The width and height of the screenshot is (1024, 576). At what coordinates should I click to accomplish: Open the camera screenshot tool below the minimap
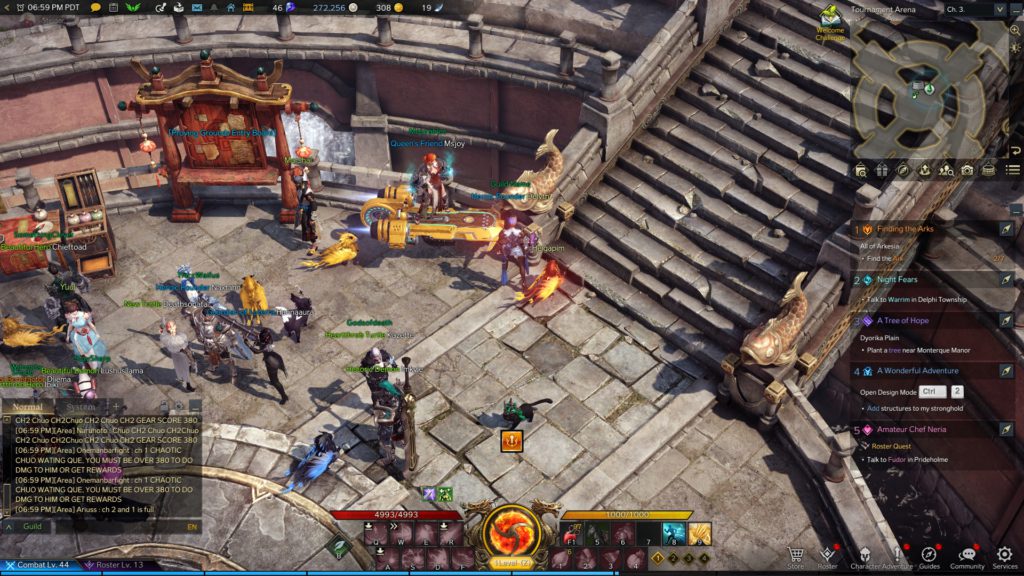(967, 171)
